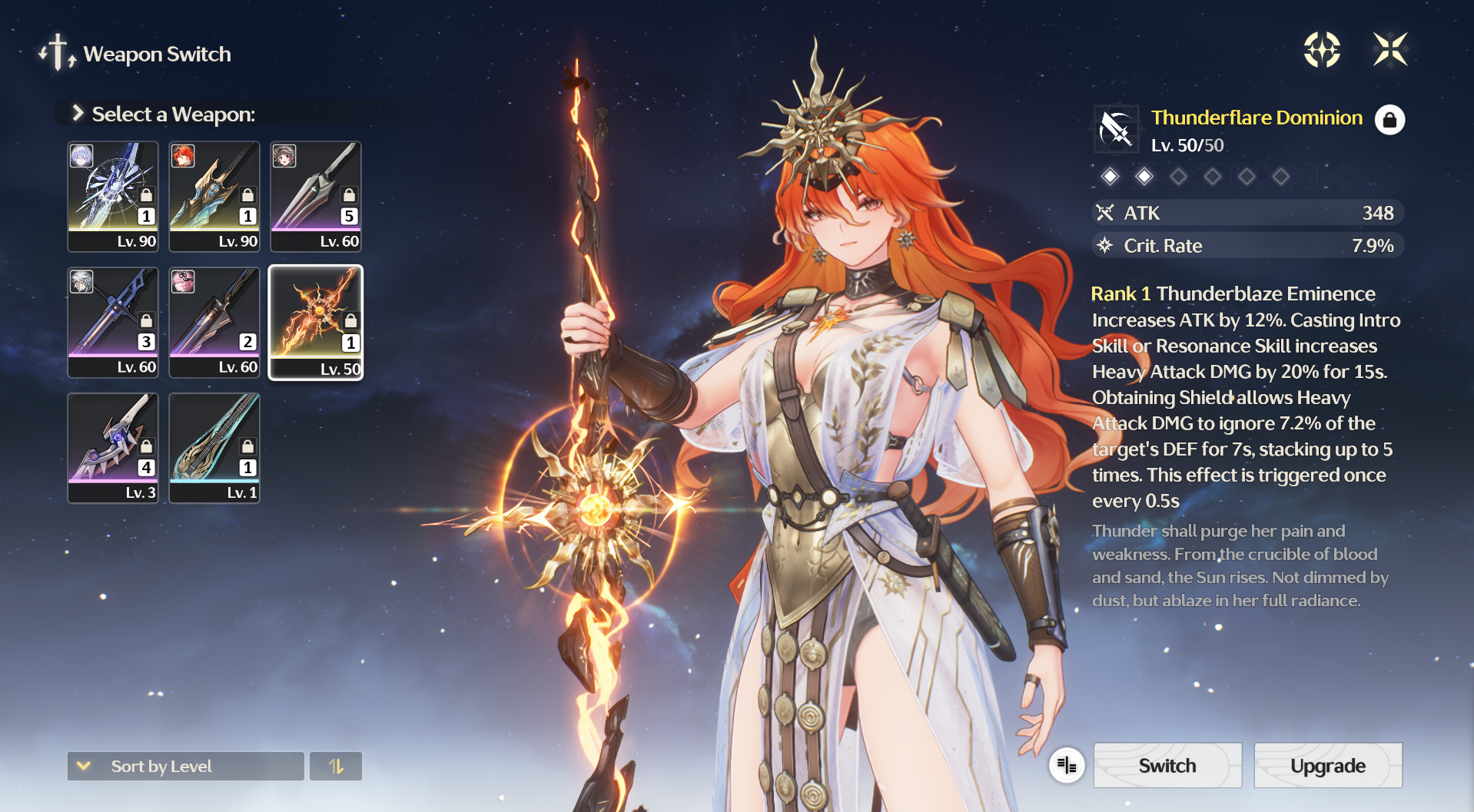
Task: Switch to the selected Thunderflare Dominion weapon
Action: click(1167, 765)
